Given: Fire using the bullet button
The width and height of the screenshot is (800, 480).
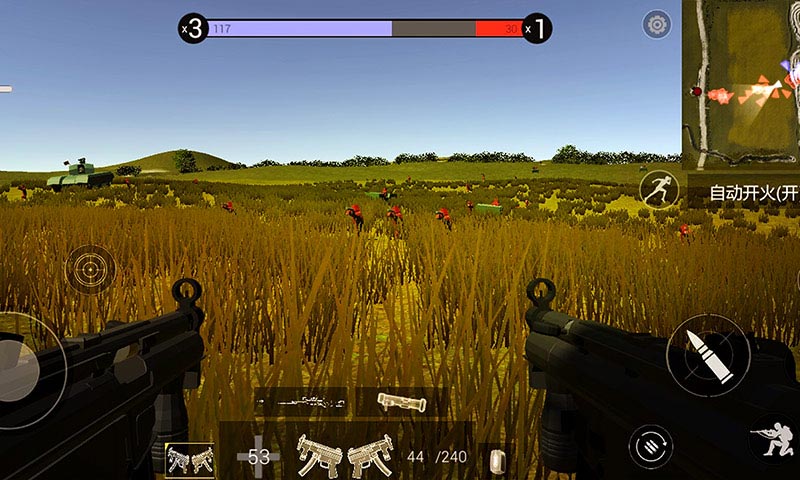Looking at the screenshot, I should pos(707,356).
